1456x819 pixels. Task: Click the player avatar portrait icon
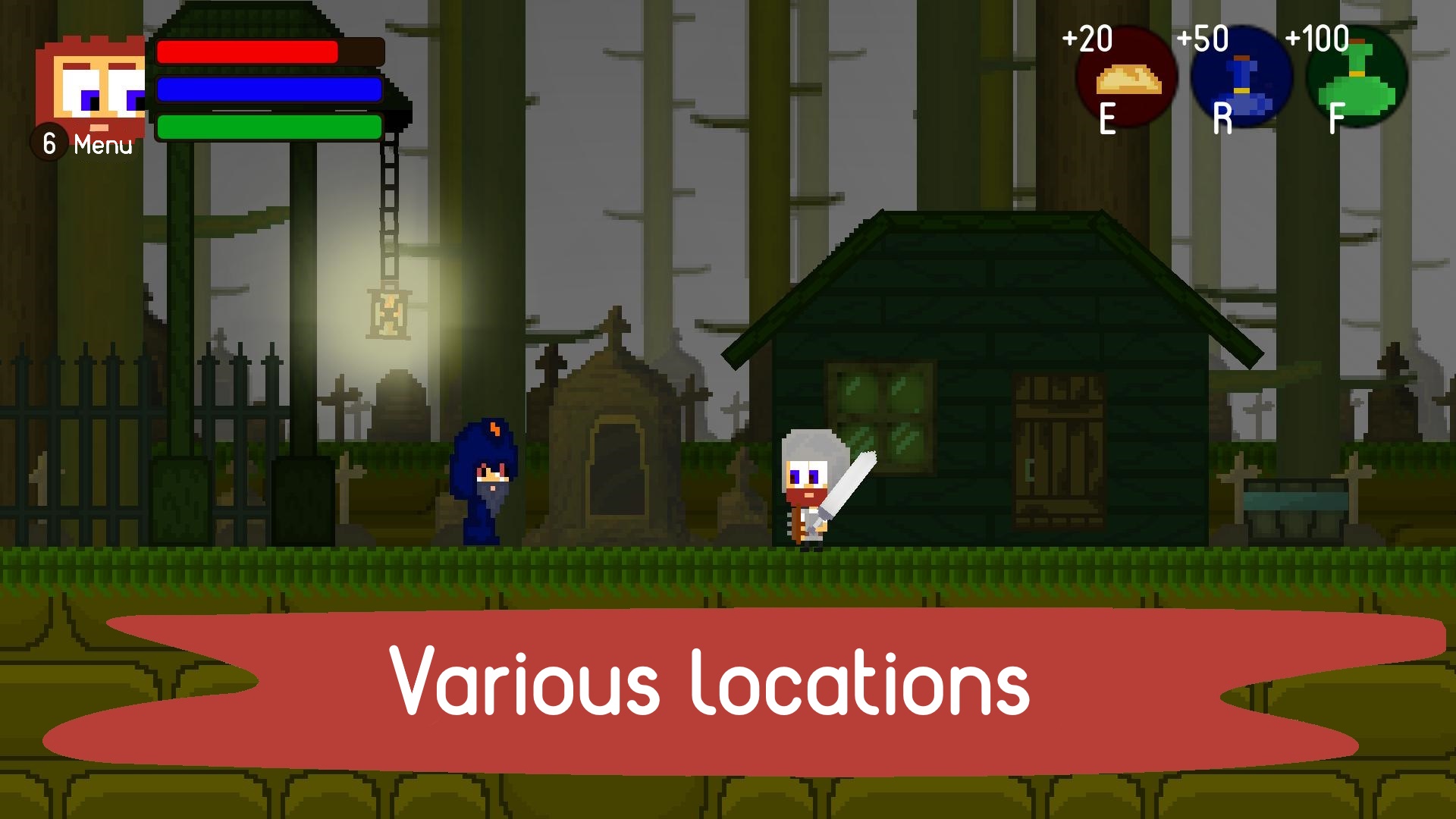91,87
